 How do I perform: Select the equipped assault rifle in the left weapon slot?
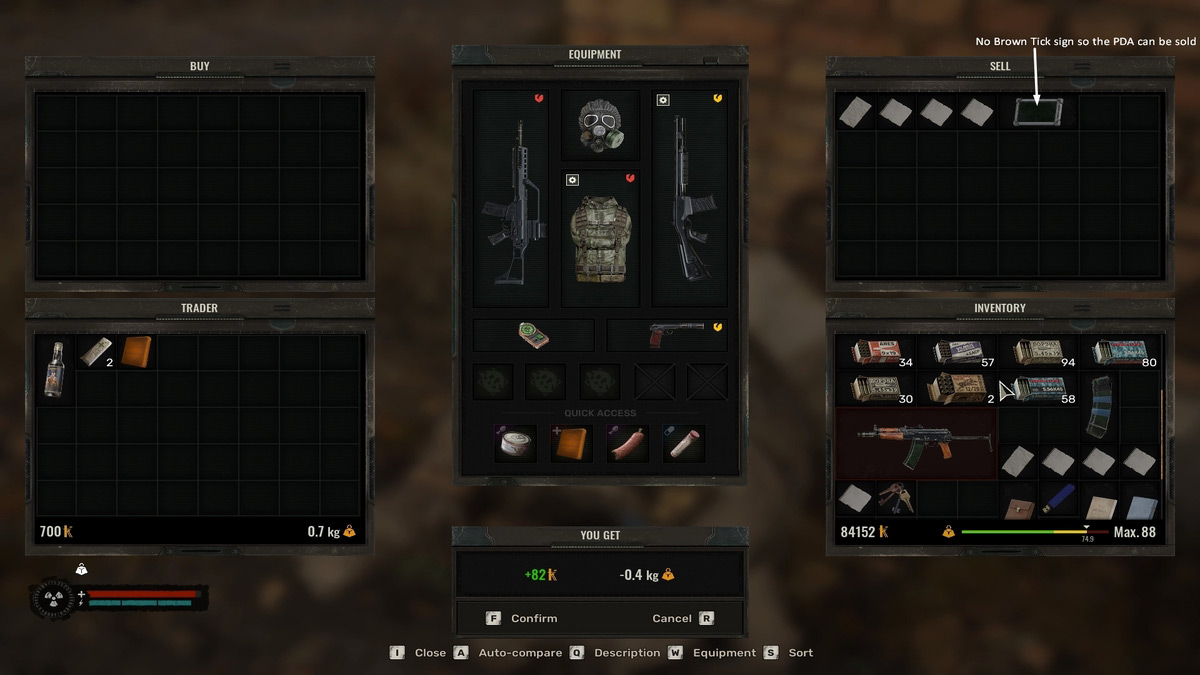tap(510, 197)
